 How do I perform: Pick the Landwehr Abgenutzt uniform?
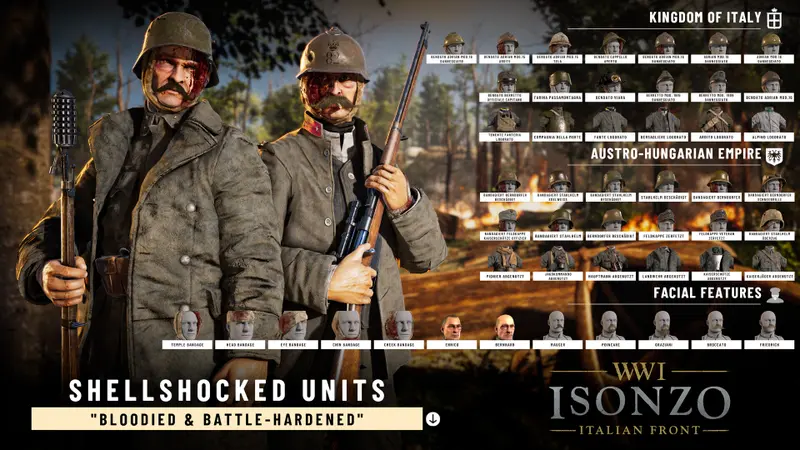coord(665,258)
